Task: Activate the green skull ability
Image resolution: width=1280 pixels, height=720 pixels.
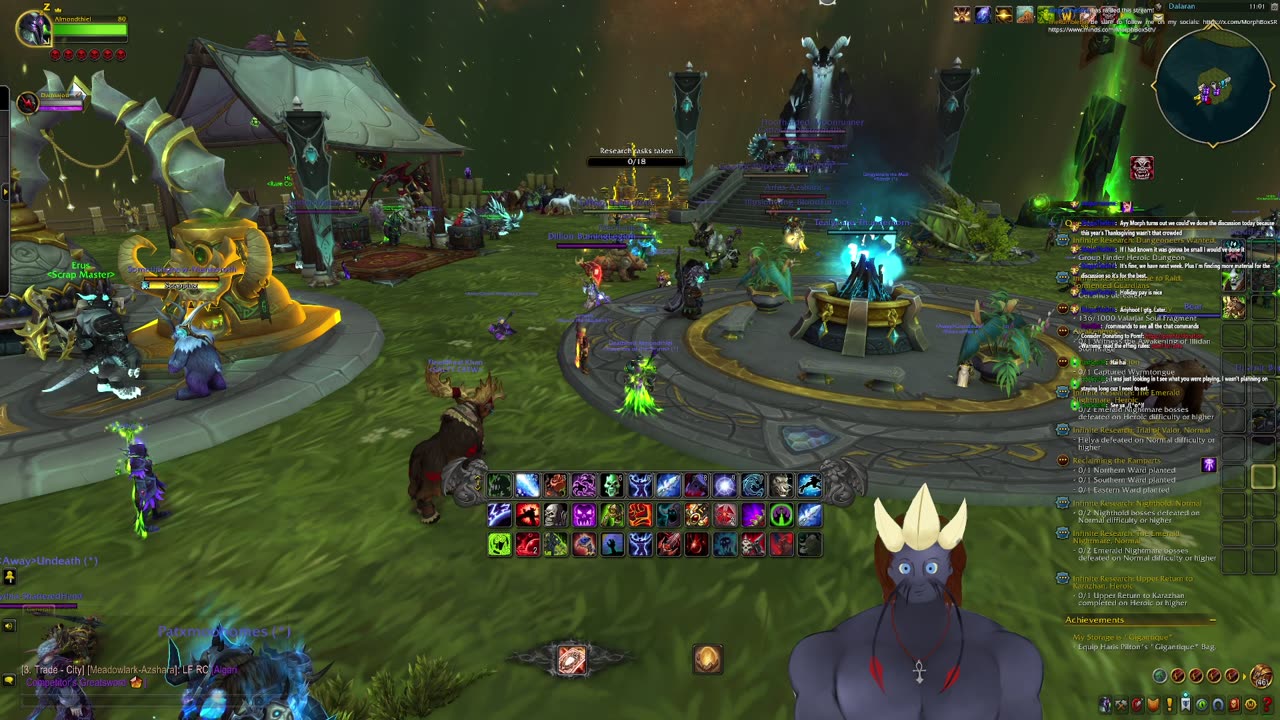Action: [612, 486]
